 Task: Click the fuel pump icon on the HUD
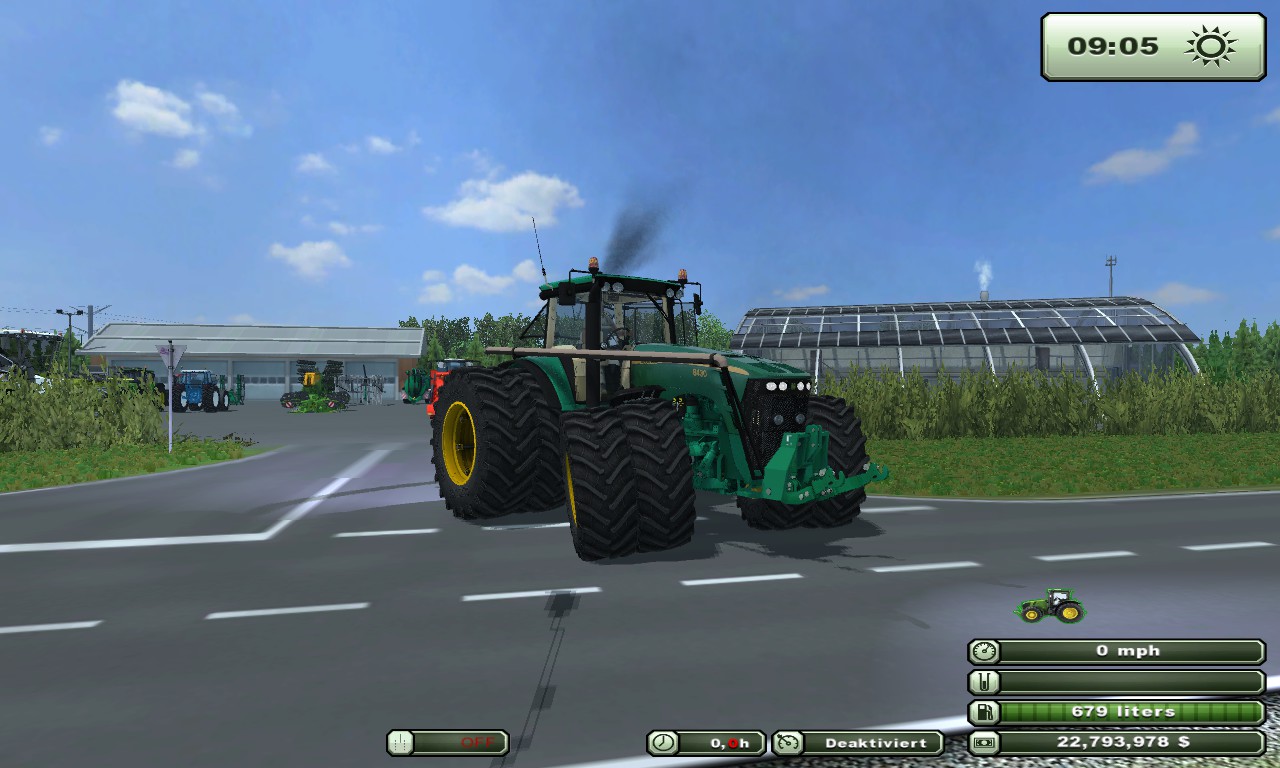tap(985, 711)
